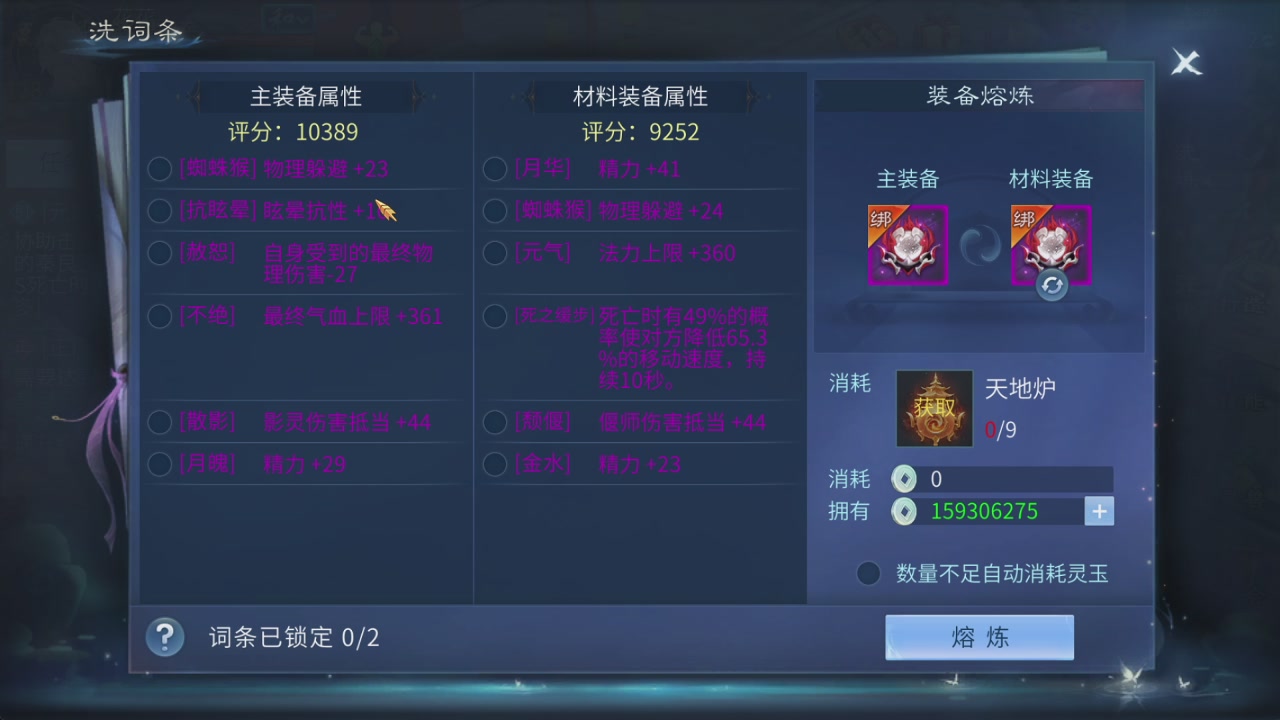Click the coin icon beside 消耗 field
This screenshot has width=1280, height=720.
[903, 479]
